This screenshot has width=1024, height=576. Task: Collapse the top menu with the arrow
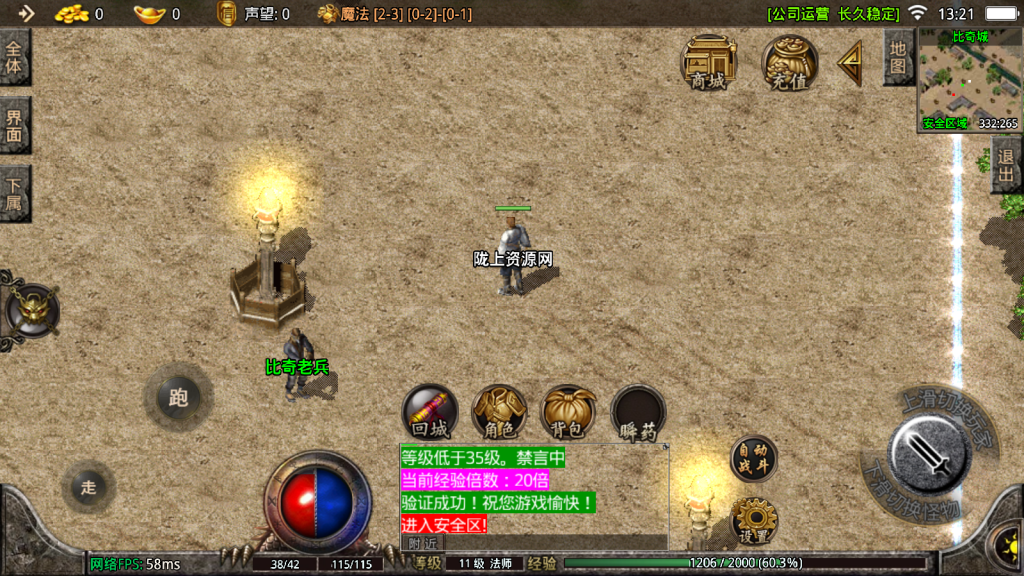coord(851,63)
